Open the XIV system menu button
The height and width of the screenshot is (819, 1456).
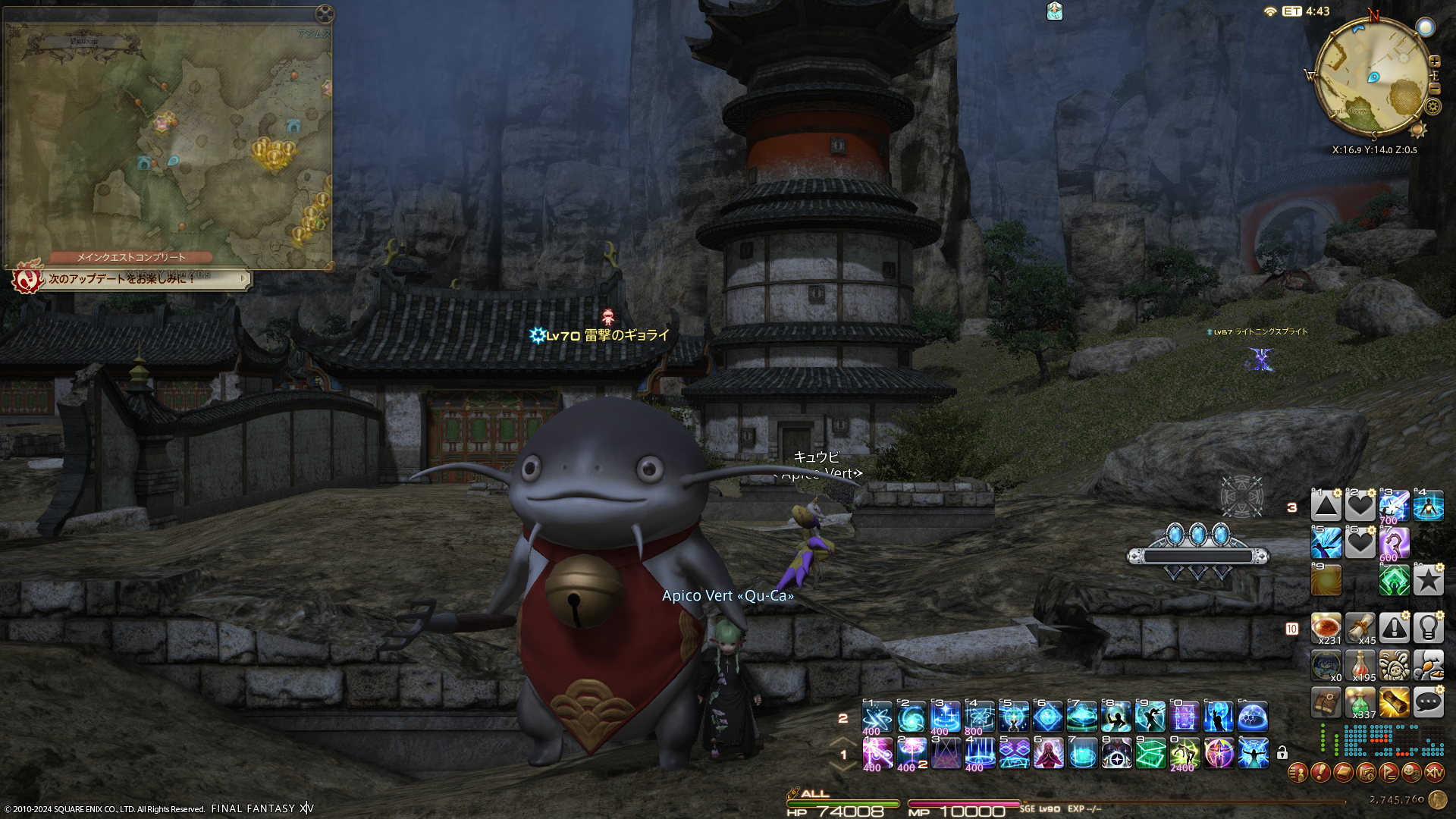1434,773
